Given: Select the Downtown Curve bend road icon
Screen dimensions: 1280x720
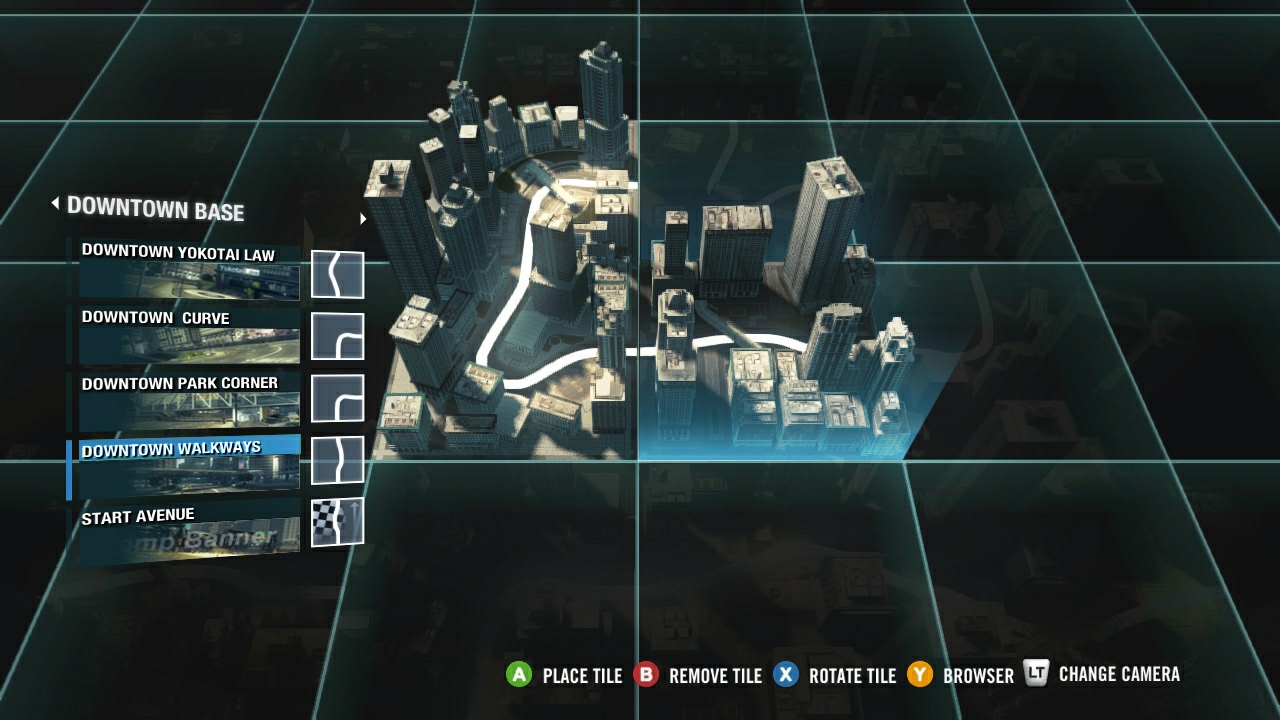Looking at the screenshot, I should click(x=337, y=337).
